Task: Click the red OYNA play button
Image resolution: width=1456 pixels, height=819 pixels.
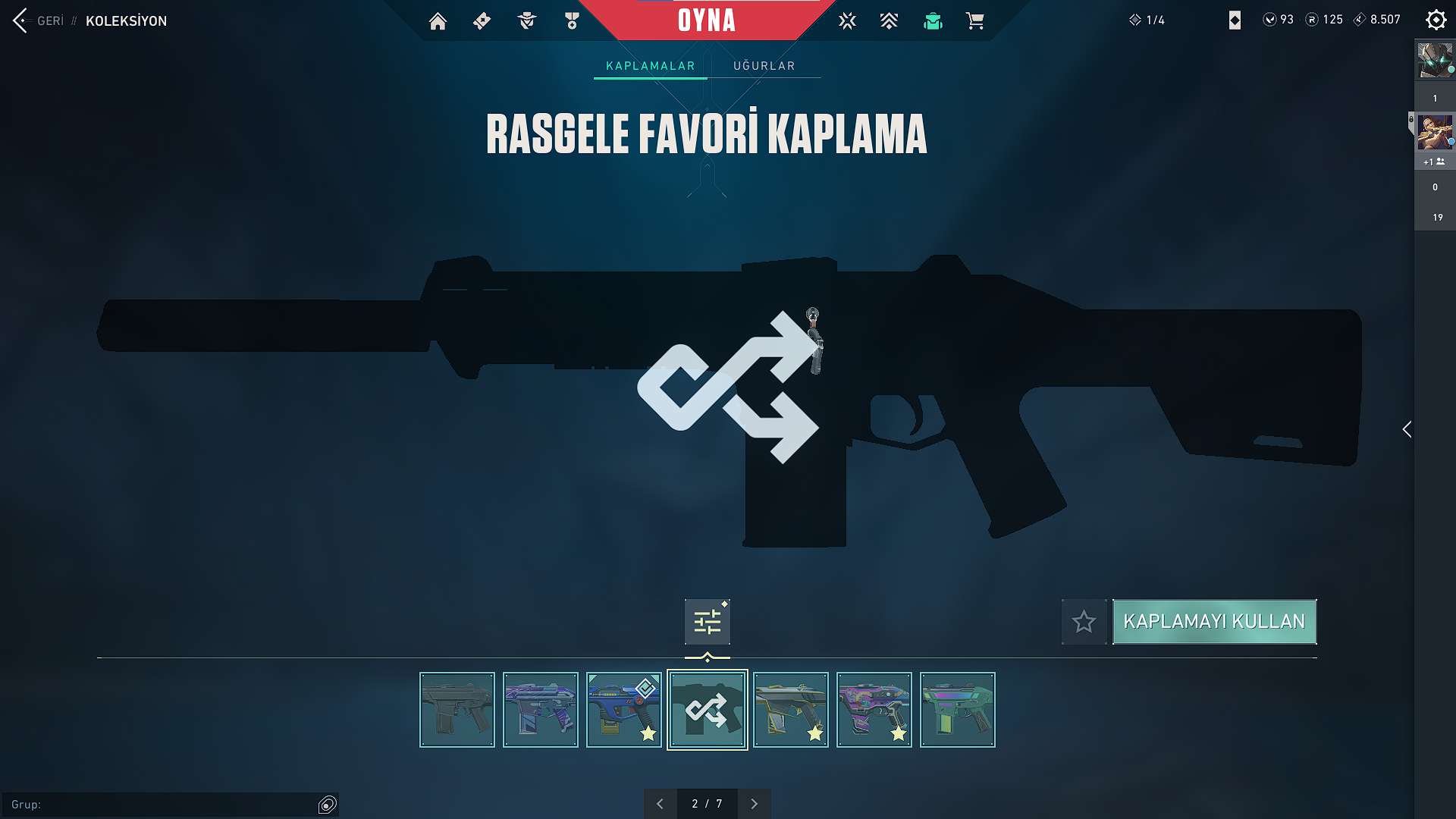Action: point(706,20)
